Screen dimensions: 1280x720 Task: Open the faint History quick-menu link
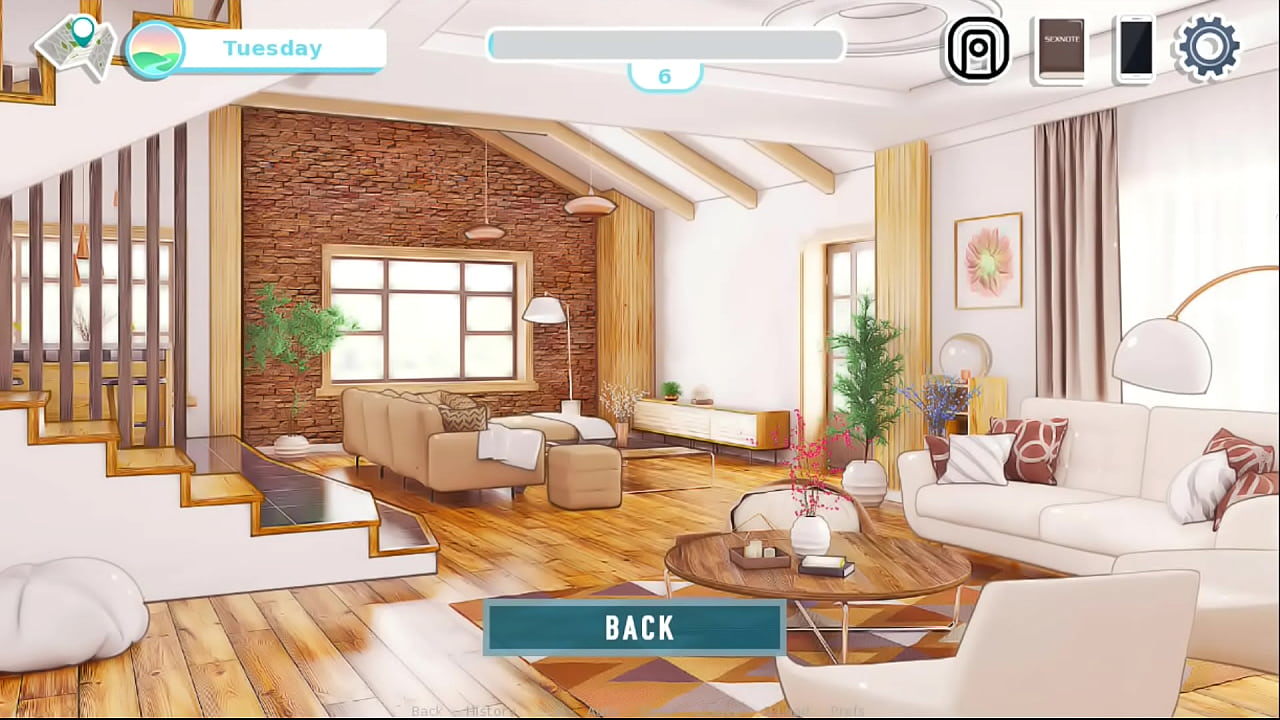pos(490,711)
